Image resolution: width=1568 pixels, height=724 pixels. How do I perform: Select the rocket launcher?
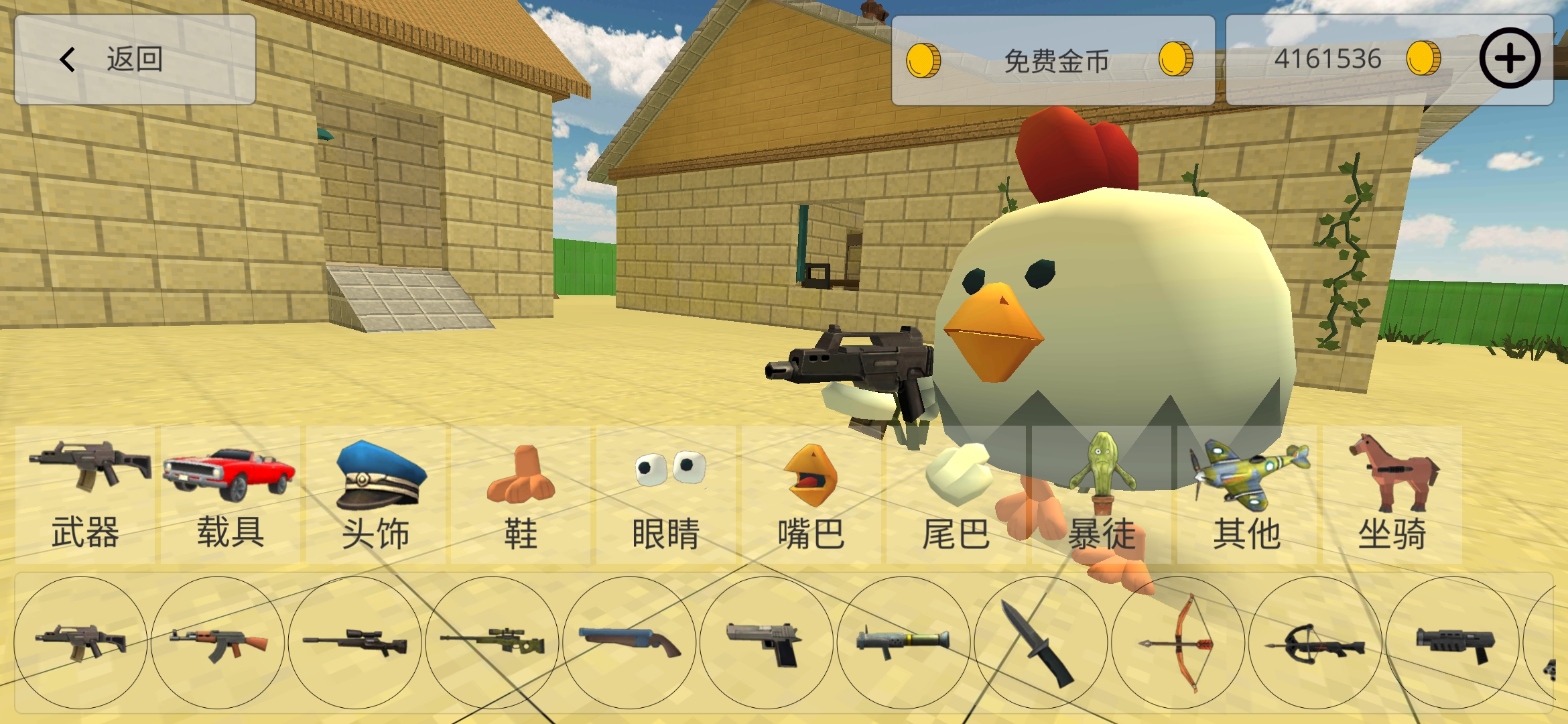[903, 643]
